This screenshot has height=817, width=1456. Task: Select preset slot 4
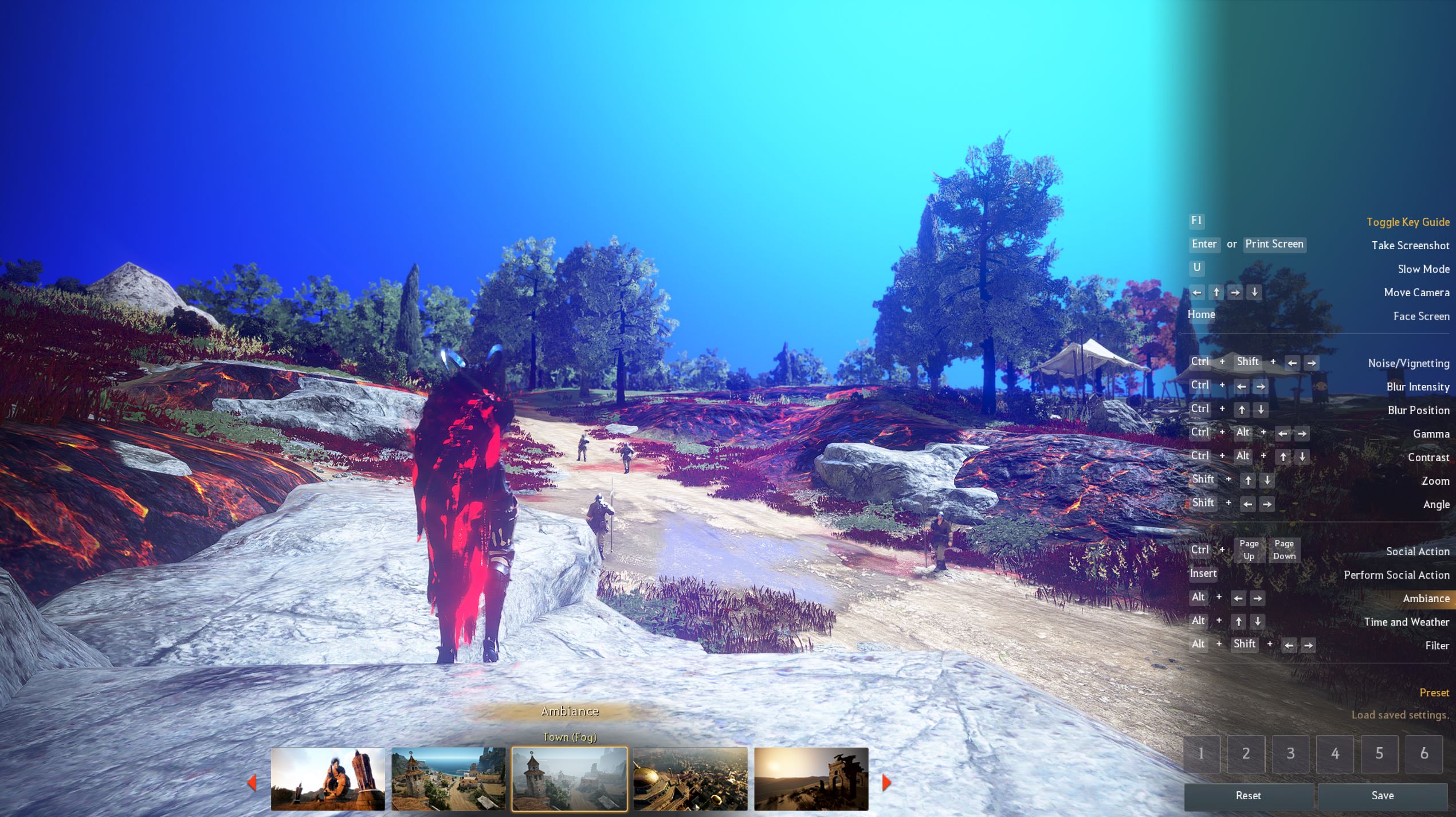point(1335,753)
